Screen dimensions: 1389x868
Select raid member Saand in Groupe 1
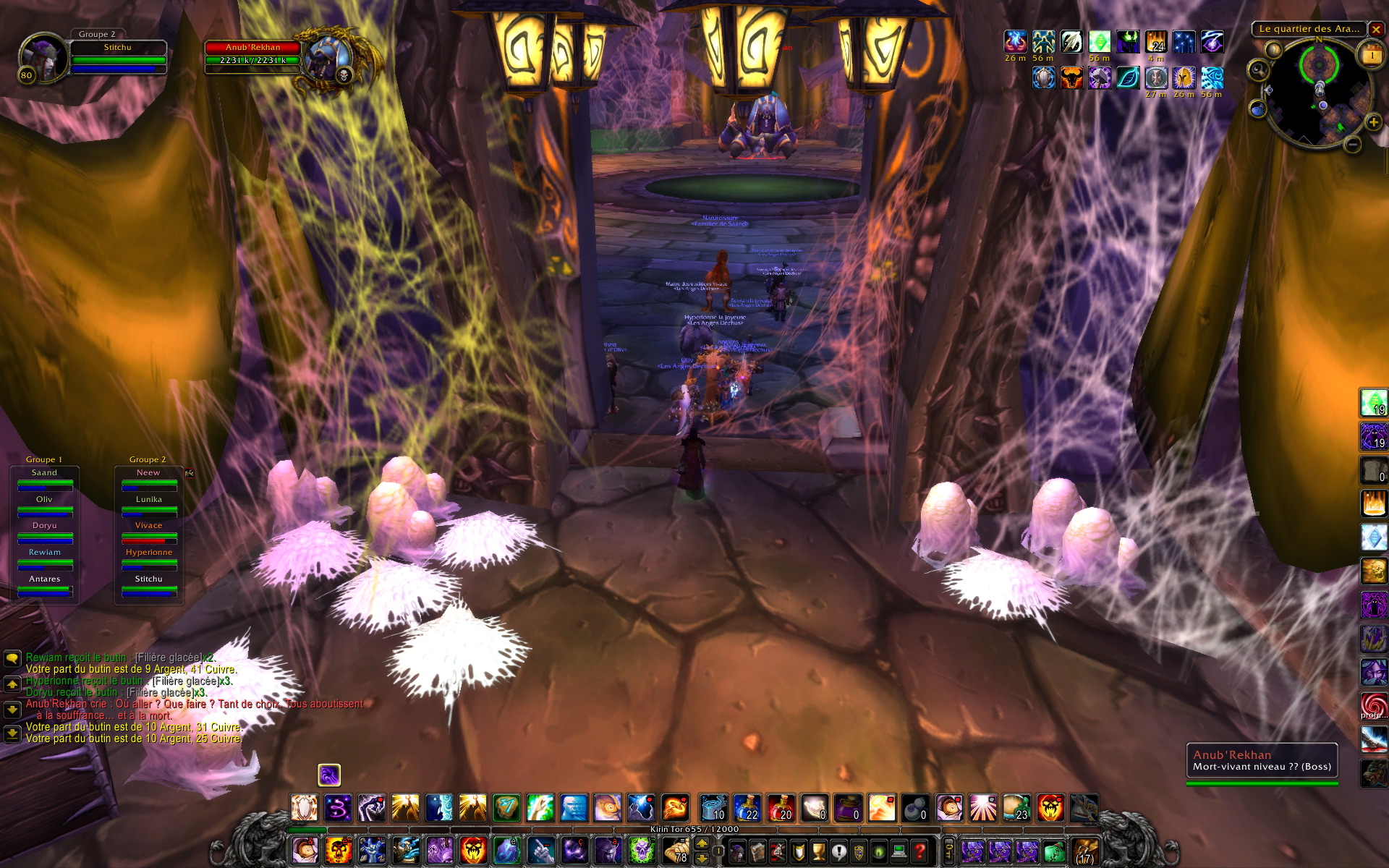point(45,478)
